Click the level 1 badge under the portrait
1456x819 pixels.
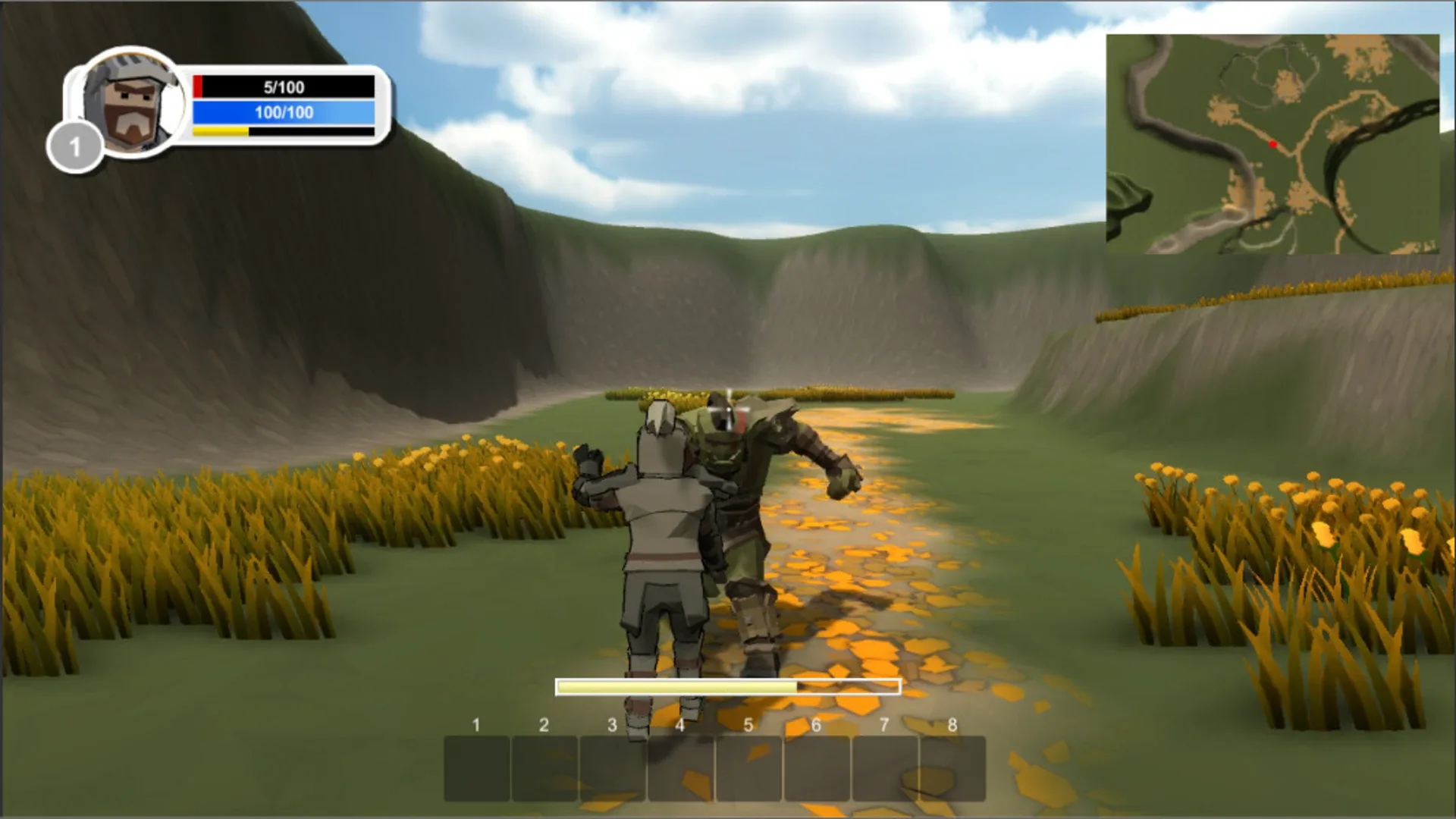point(76,146)
